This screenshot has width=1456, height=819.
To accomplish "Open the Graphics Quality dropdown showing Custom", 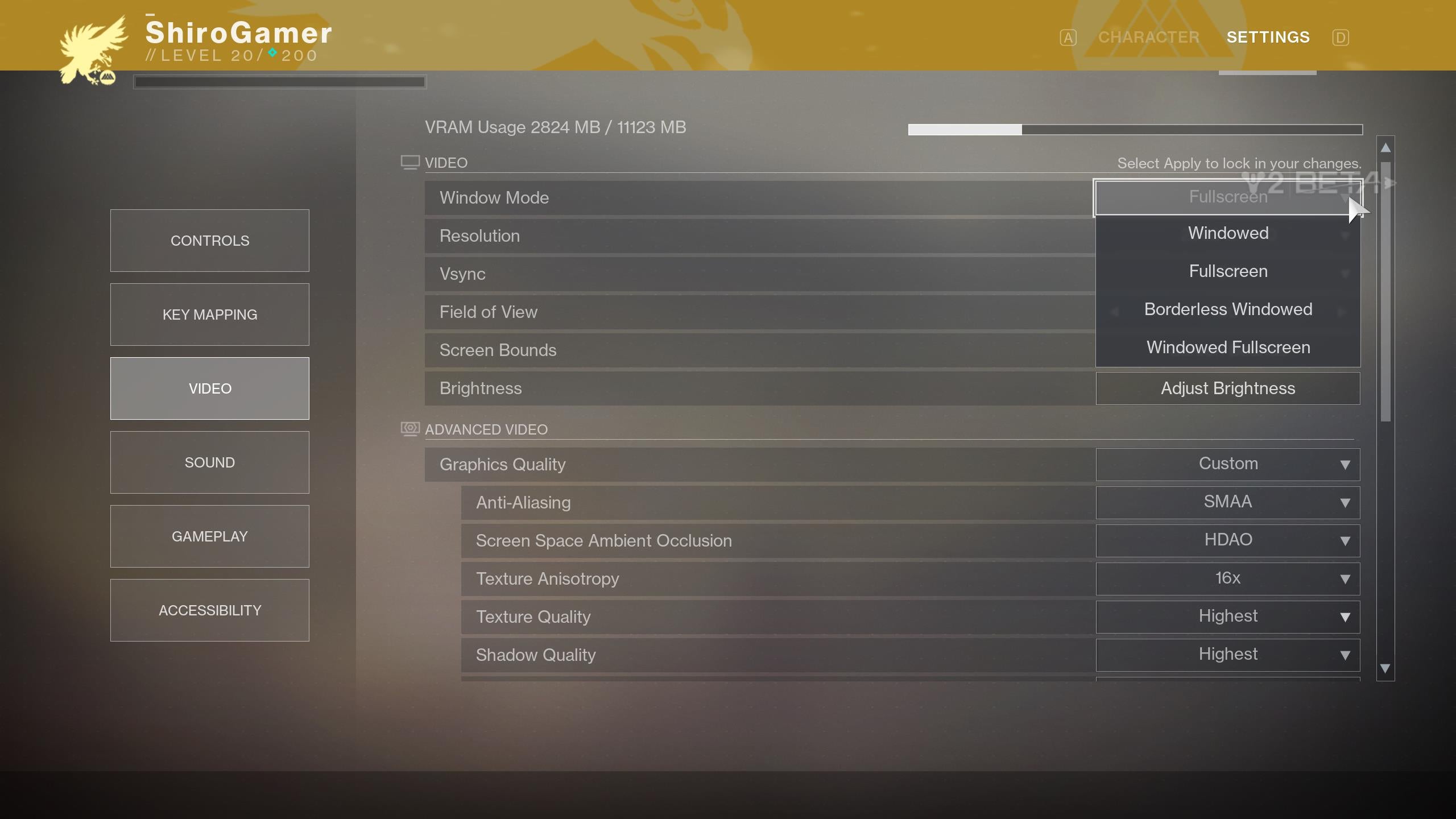I will coord(1227,464).
